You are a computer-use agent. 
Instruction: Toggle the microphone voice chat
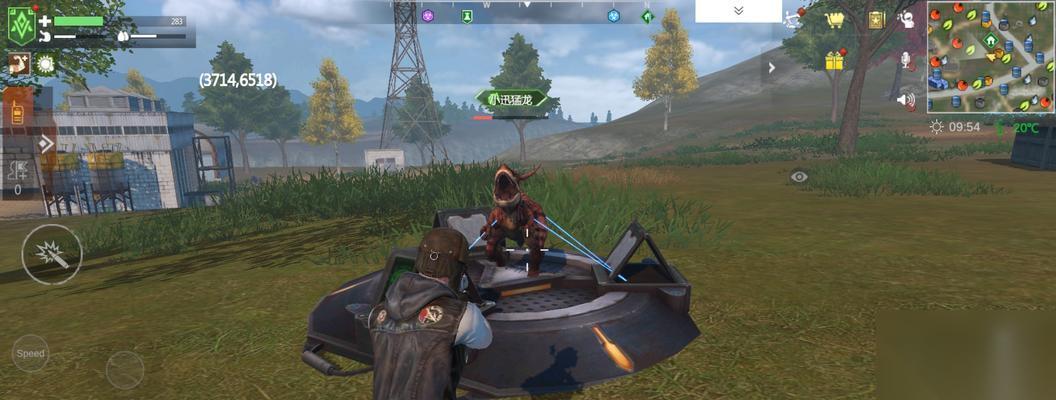pos(906,61)
